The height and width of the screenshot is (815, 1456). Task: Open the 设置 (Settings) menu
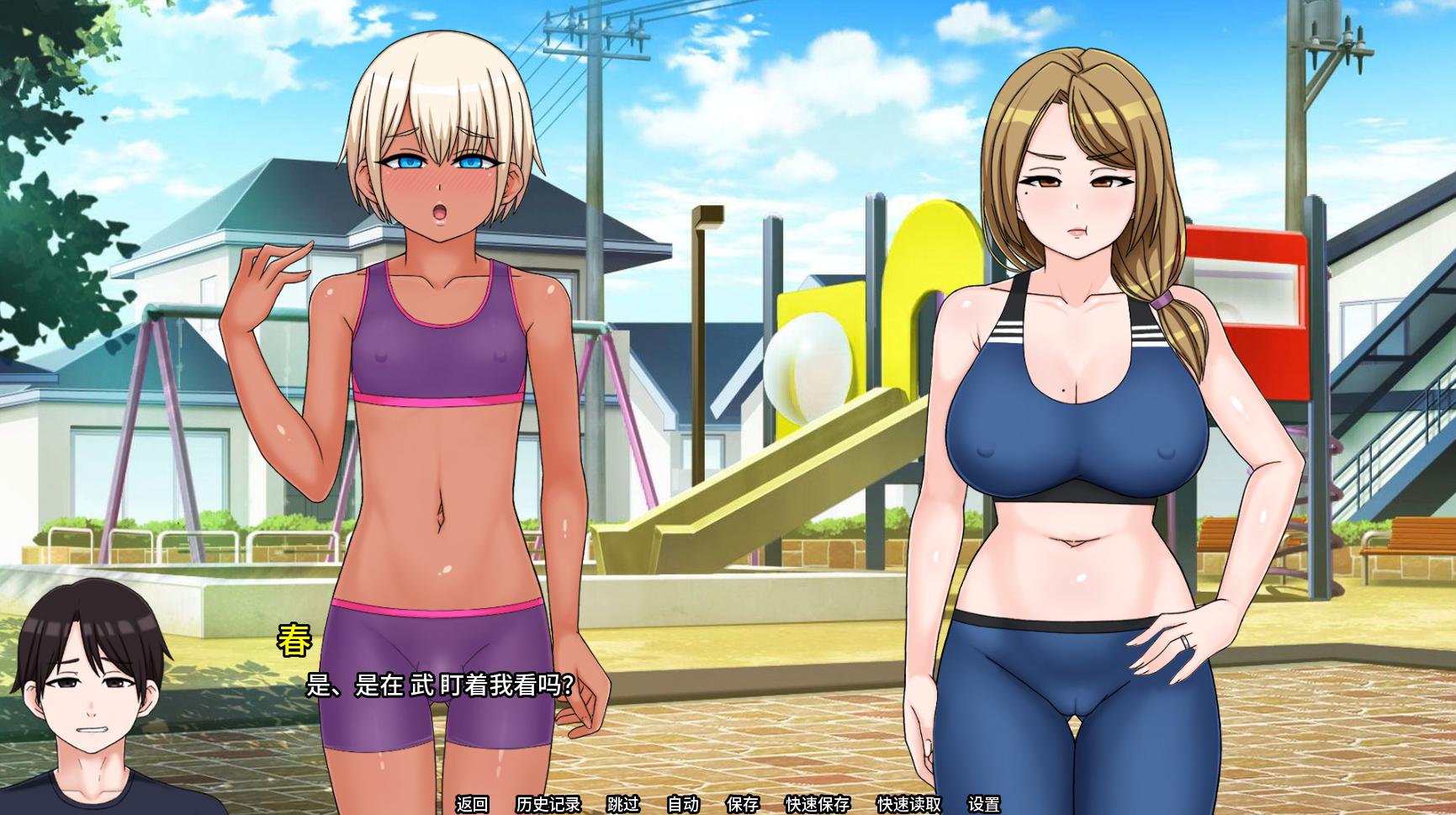[984, 804]
